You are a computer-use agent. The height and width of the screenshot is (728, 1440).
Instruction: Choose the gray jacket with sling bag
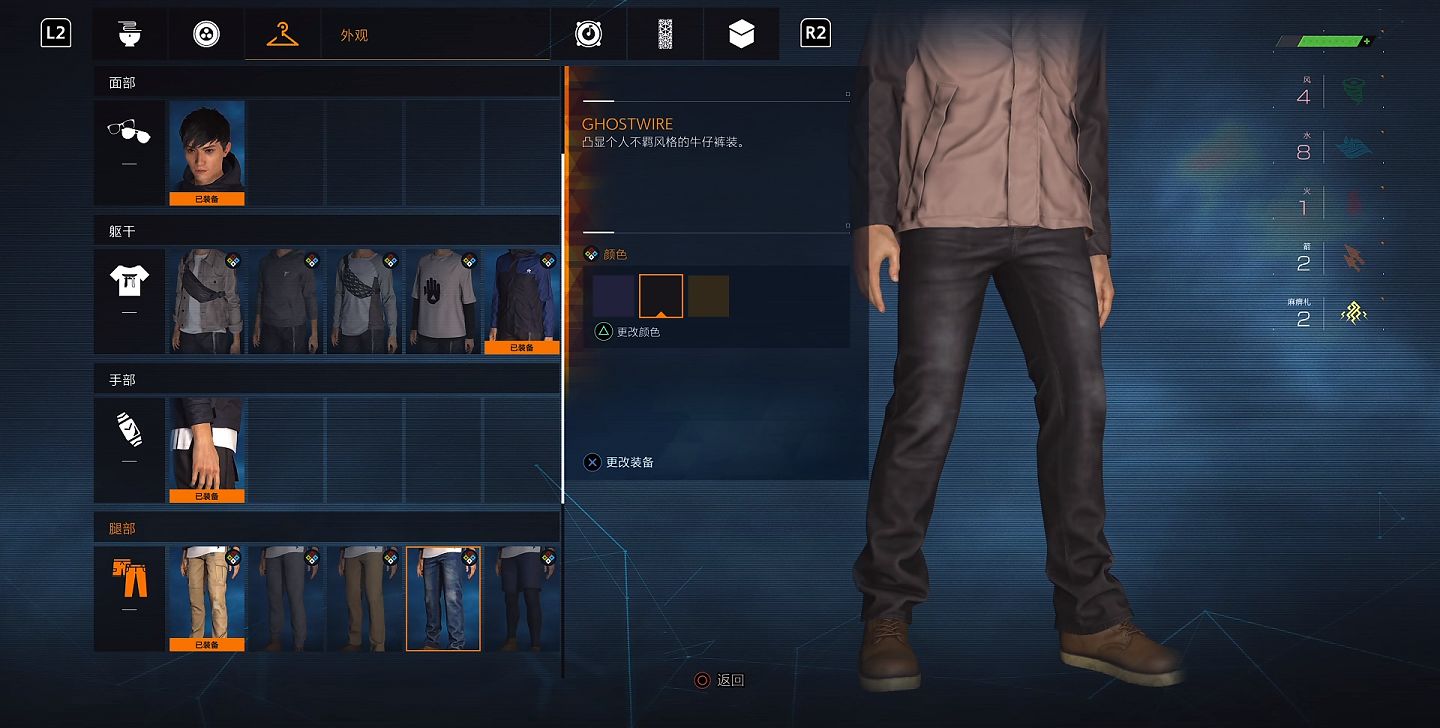tap(207, 301)
